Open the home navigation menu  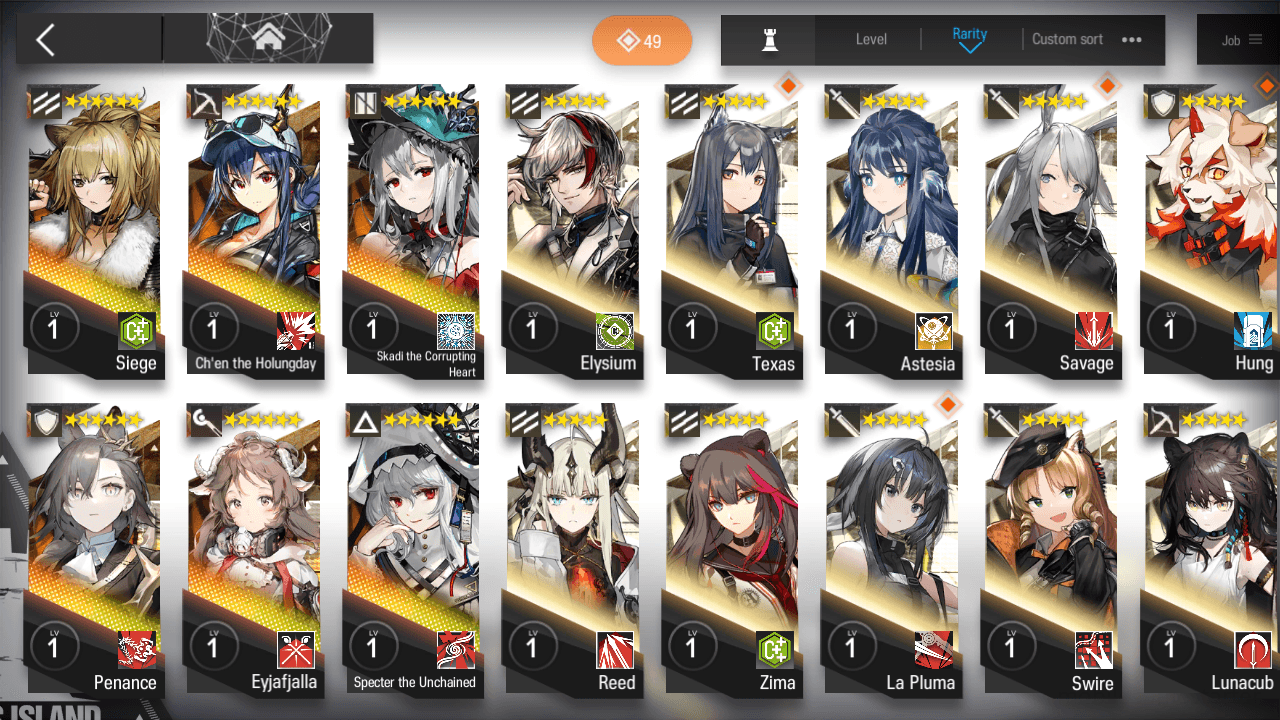pos(267,39)
